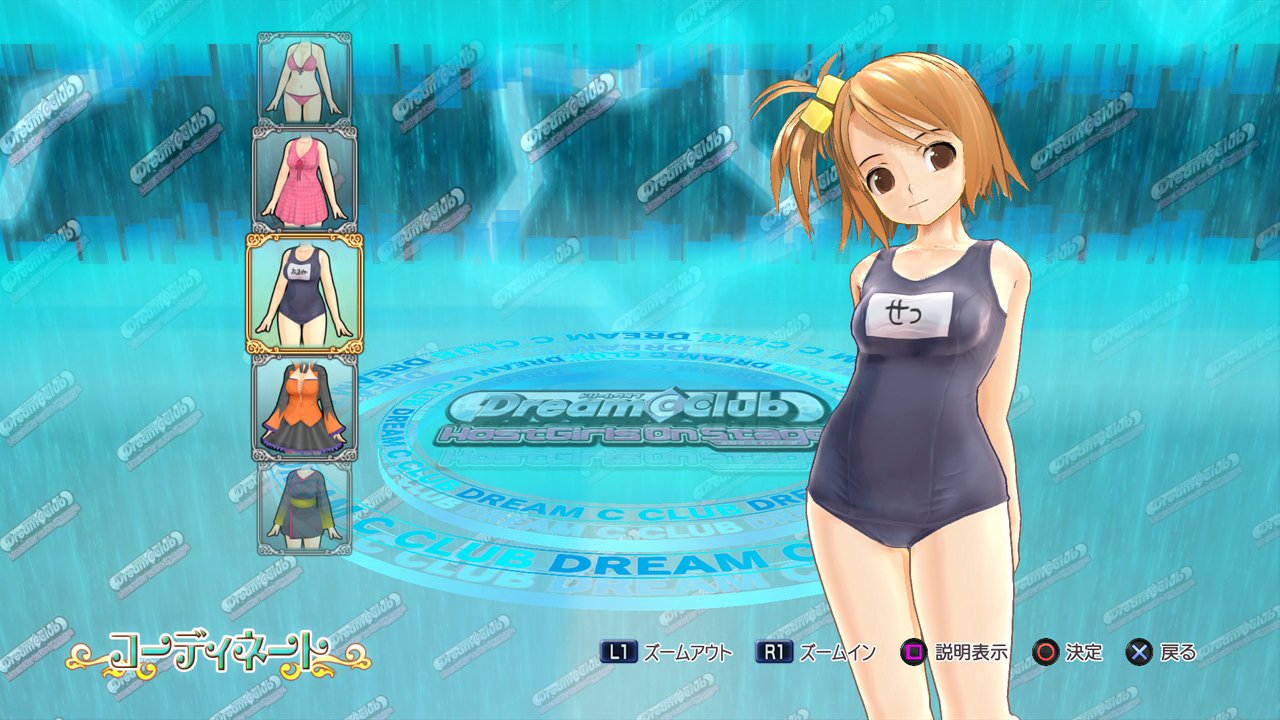1280x720 pixels.
Task: Select the highlighted navy school swimsuit
Action: 305,293
